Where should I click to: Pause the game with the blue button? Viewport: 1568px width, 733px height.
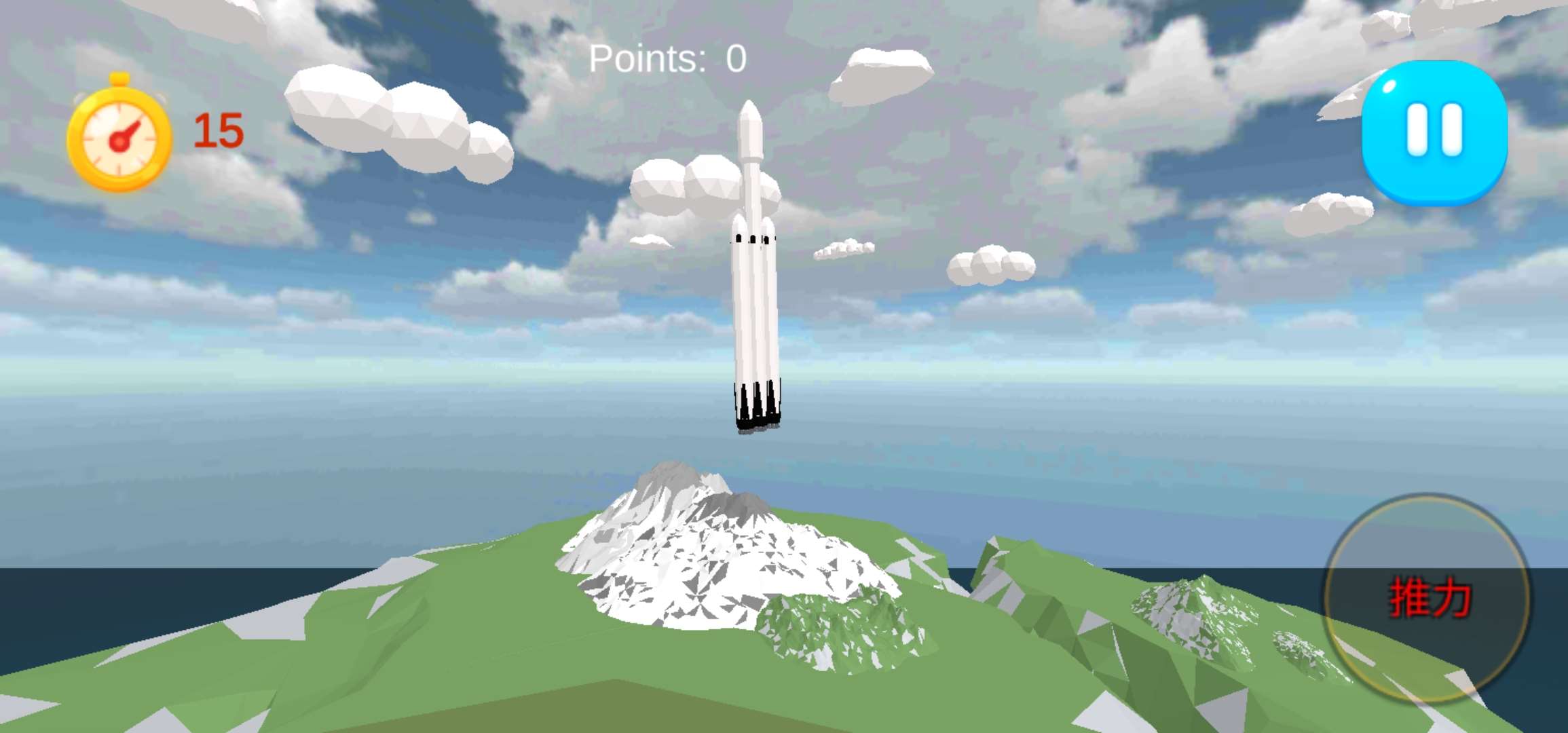pos(1434,132)
